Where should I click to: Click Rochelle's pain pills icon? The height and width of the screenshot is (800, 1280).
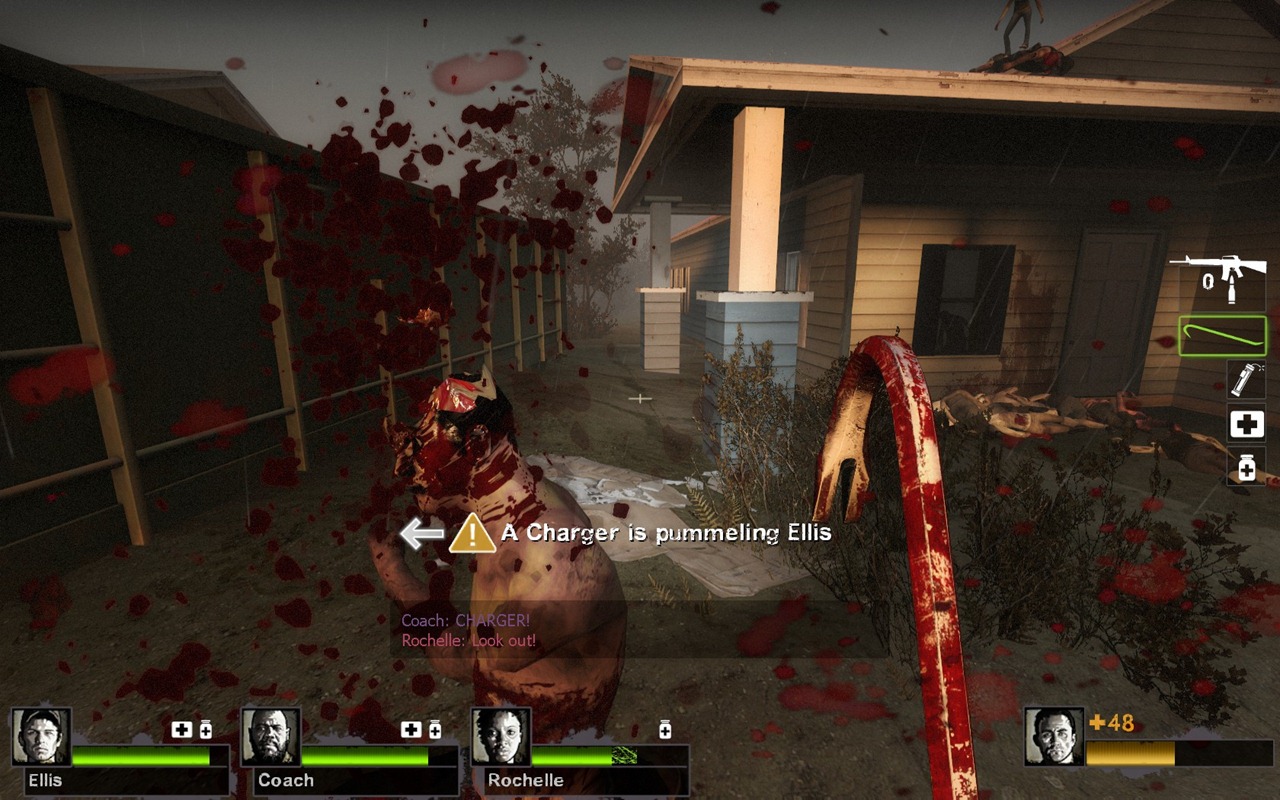point(665,730)
